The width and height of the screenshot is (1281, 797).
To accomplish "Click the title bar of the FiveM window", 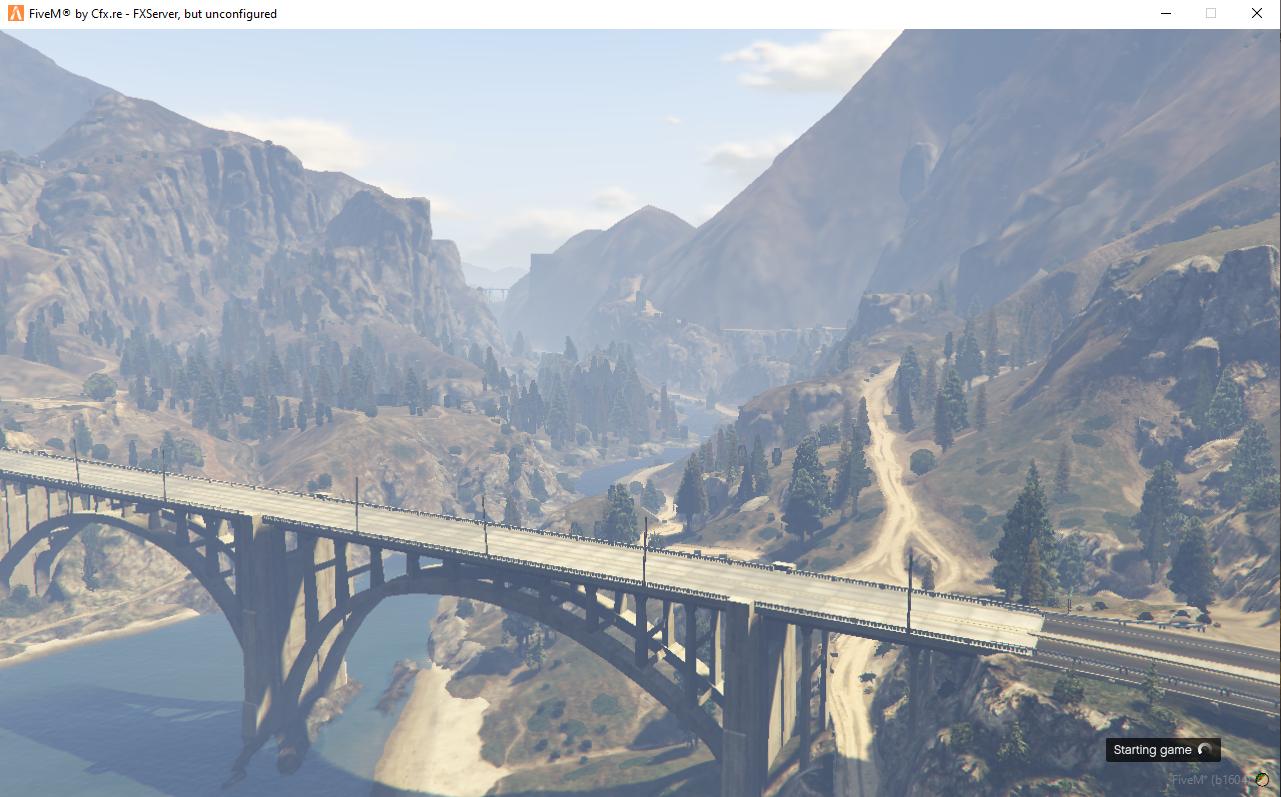I will [600, 13].
